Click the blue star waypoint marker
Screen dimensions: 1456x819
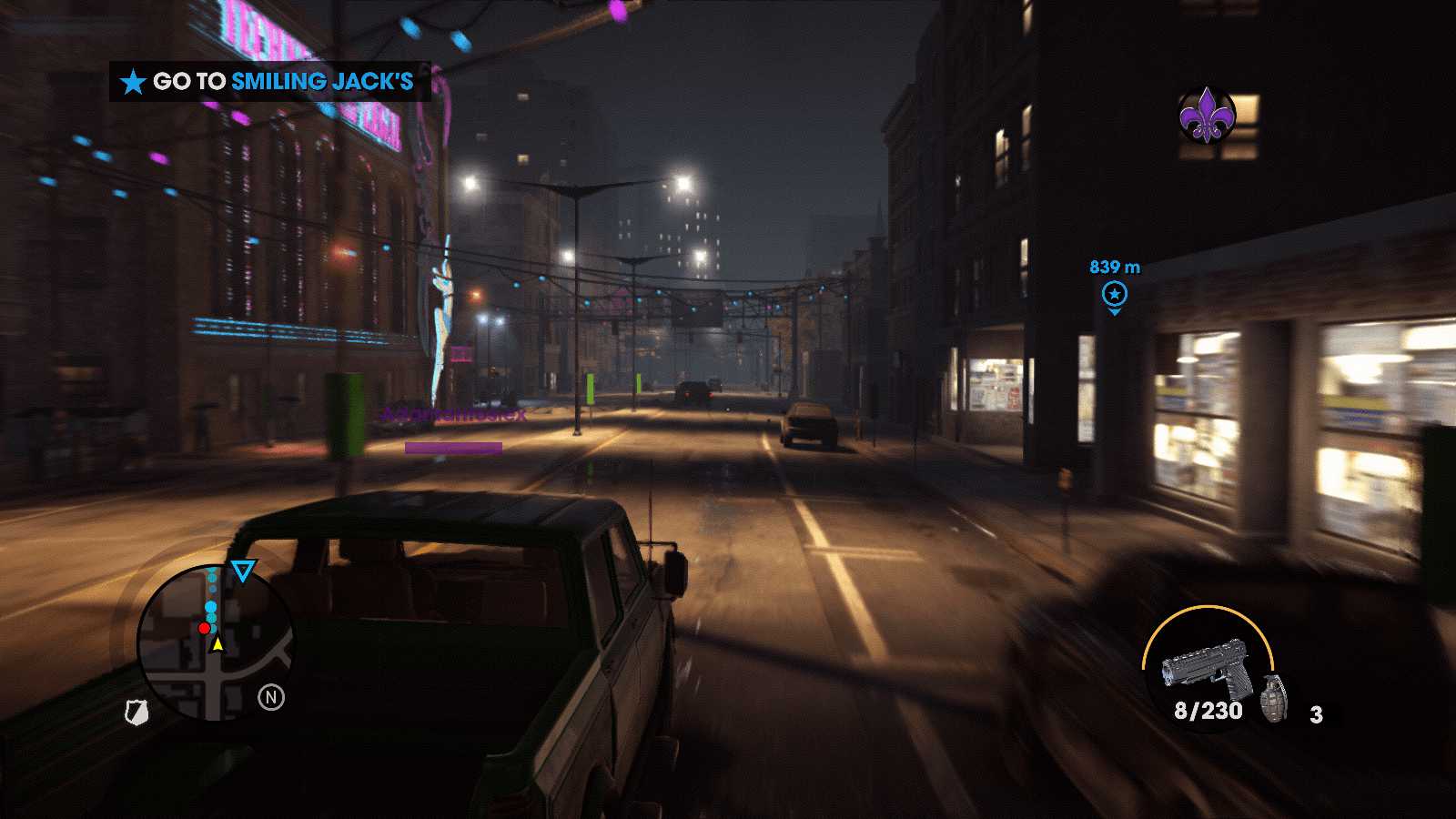point(1114,294)
